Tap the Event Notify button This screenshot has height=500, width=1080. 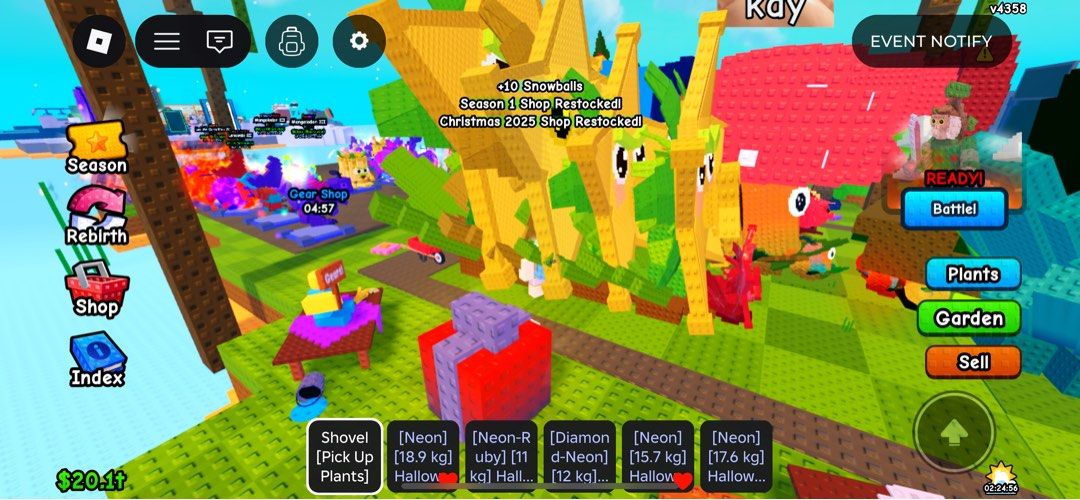coord(931,42)
